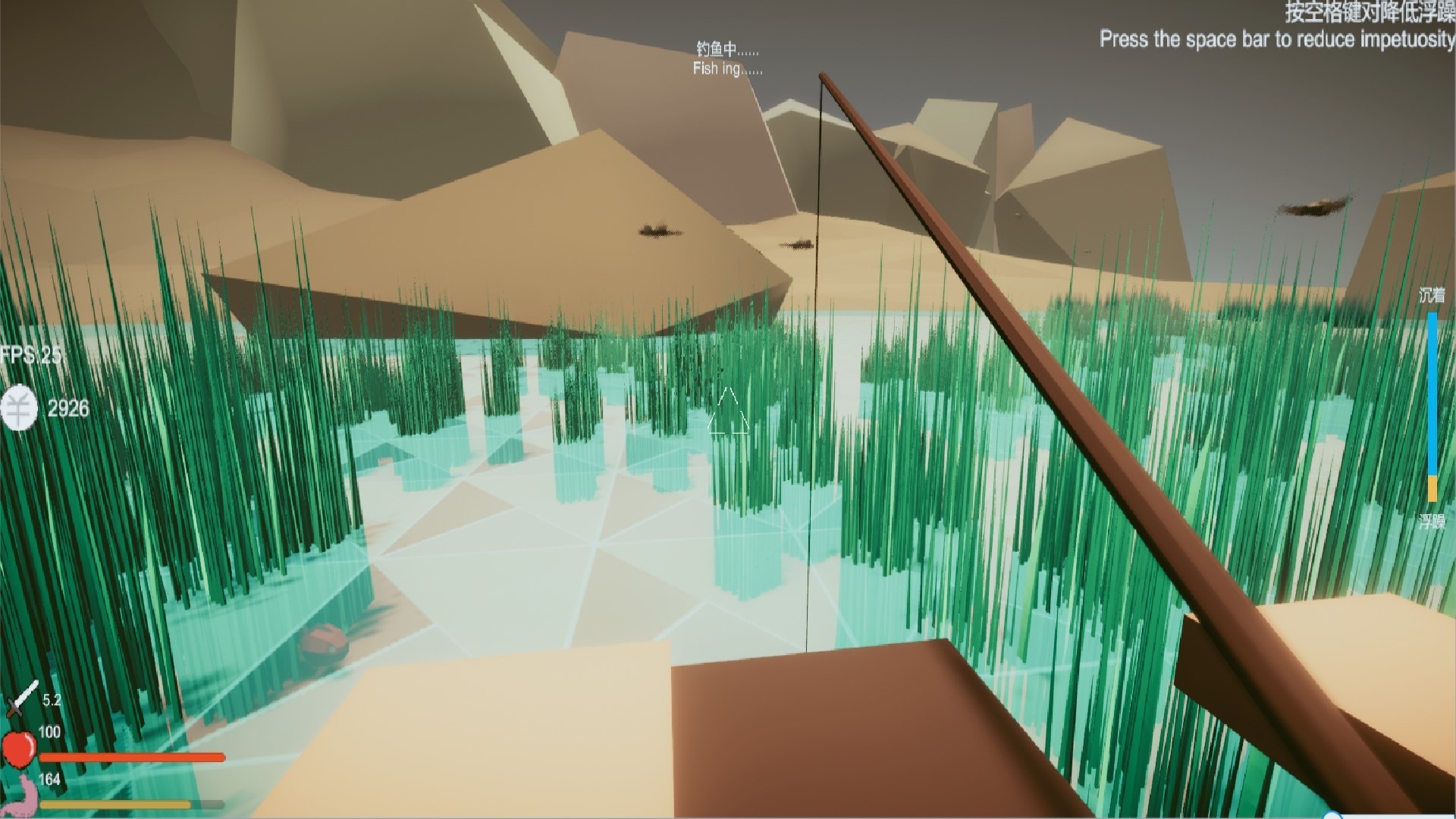Click the orange health bar

(x=133, y=757)
